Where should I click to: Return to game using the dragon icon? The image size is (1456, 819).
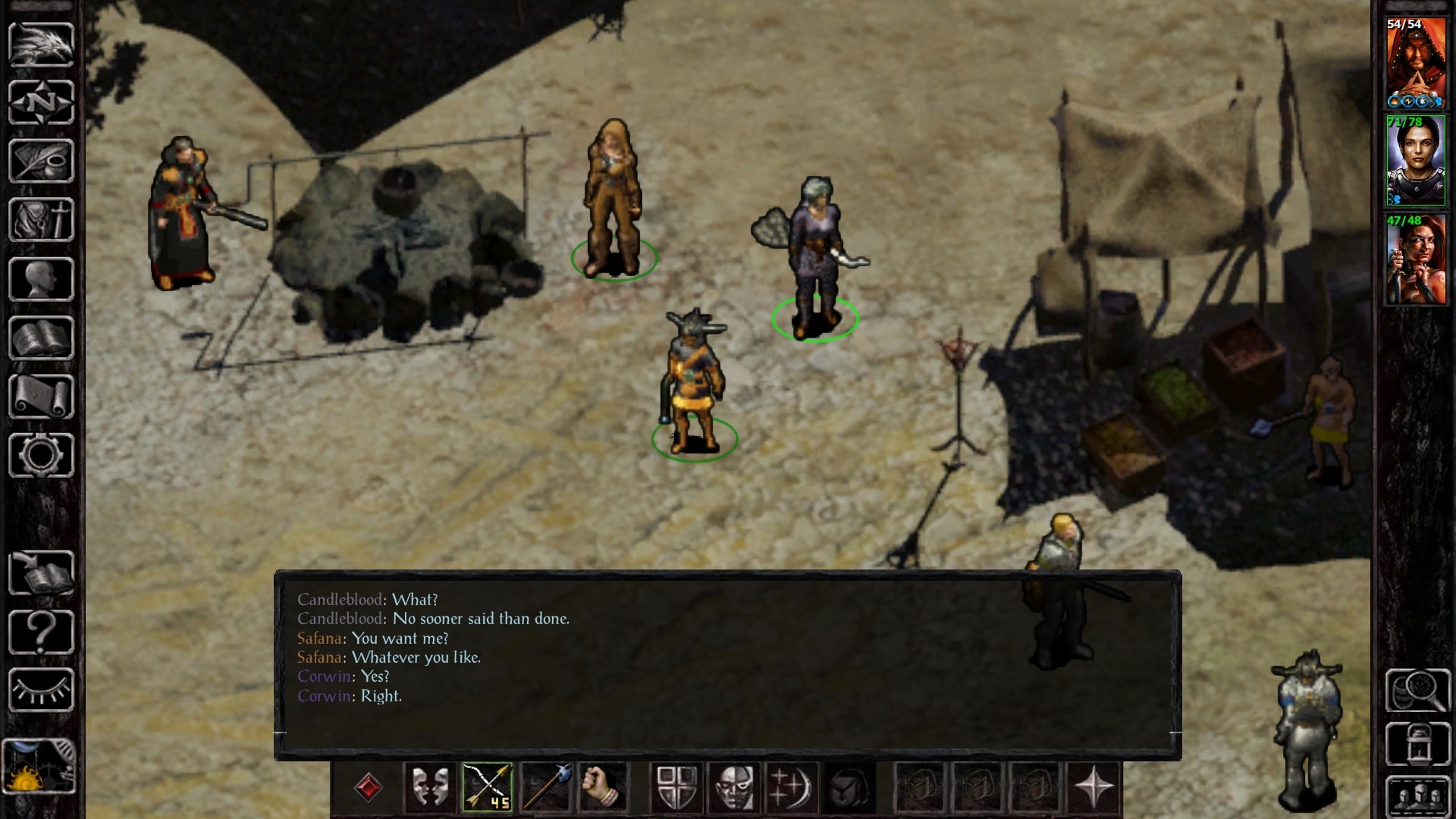[42, 43]
